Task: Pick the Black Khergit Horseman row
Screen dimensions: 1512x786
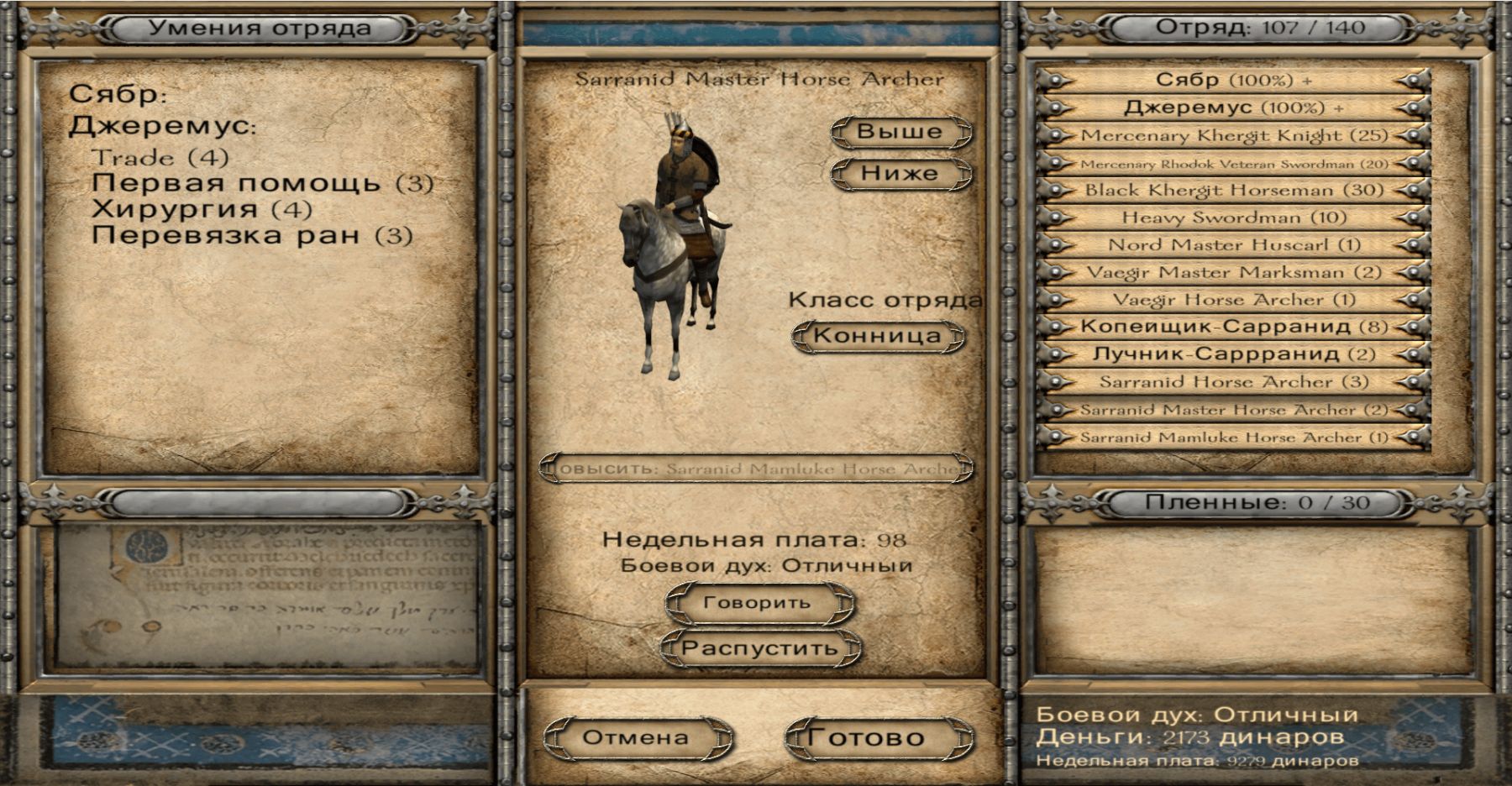Action: (x=1233, y=190)
